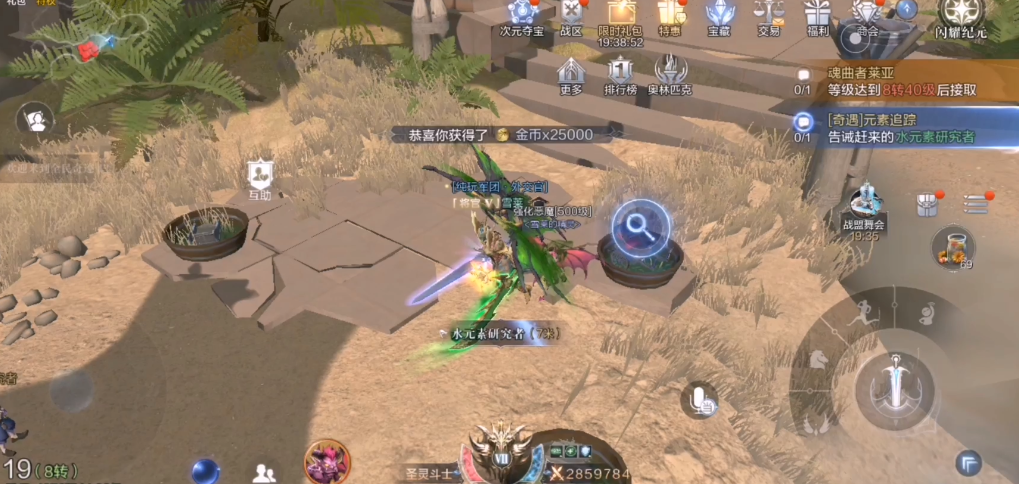Open the 商会 guild shop icon
Screen dimensions: 1019x484
(x=866, y=15)
